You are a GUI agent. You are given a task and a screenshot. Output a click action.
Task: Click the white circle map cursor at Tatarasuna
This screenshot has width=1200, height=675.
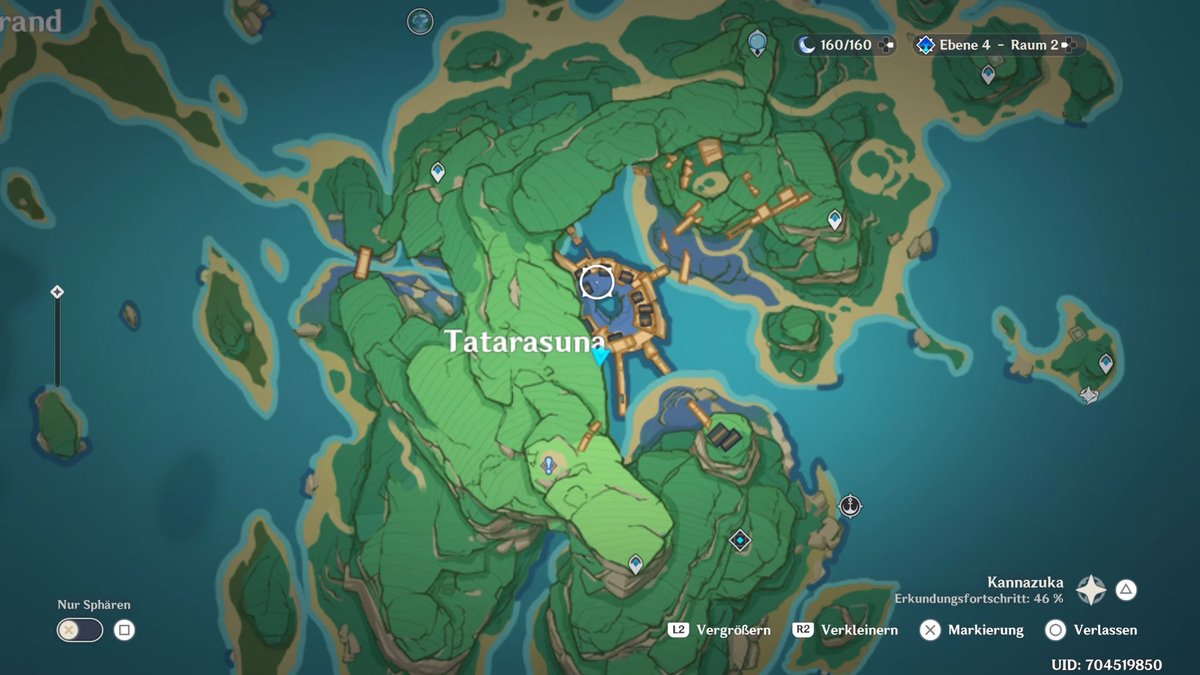(x=597, y=282)
